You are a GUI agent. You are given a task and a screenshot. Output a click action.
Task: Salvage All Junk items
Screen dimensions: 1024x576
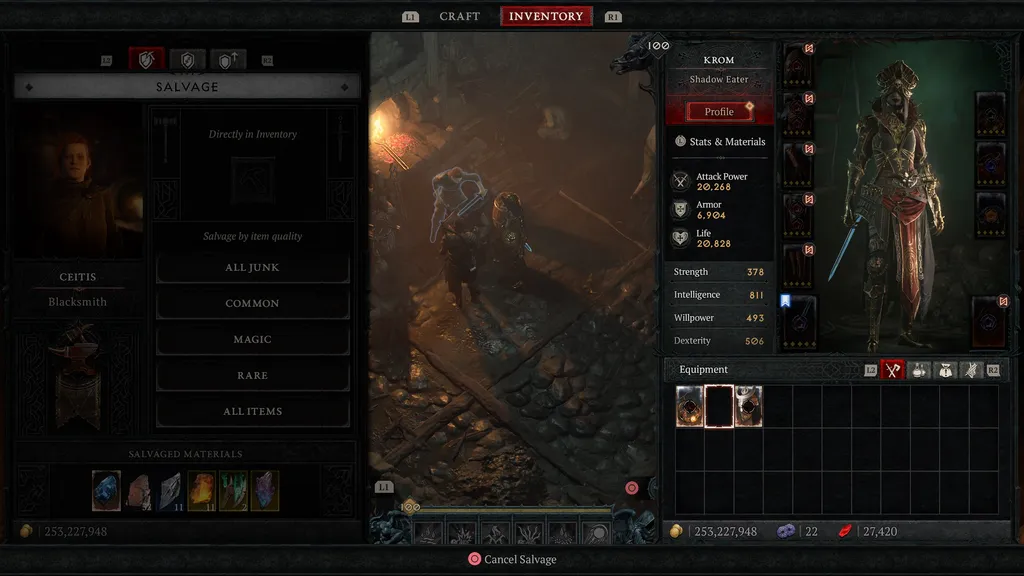[x=252, y=268]
